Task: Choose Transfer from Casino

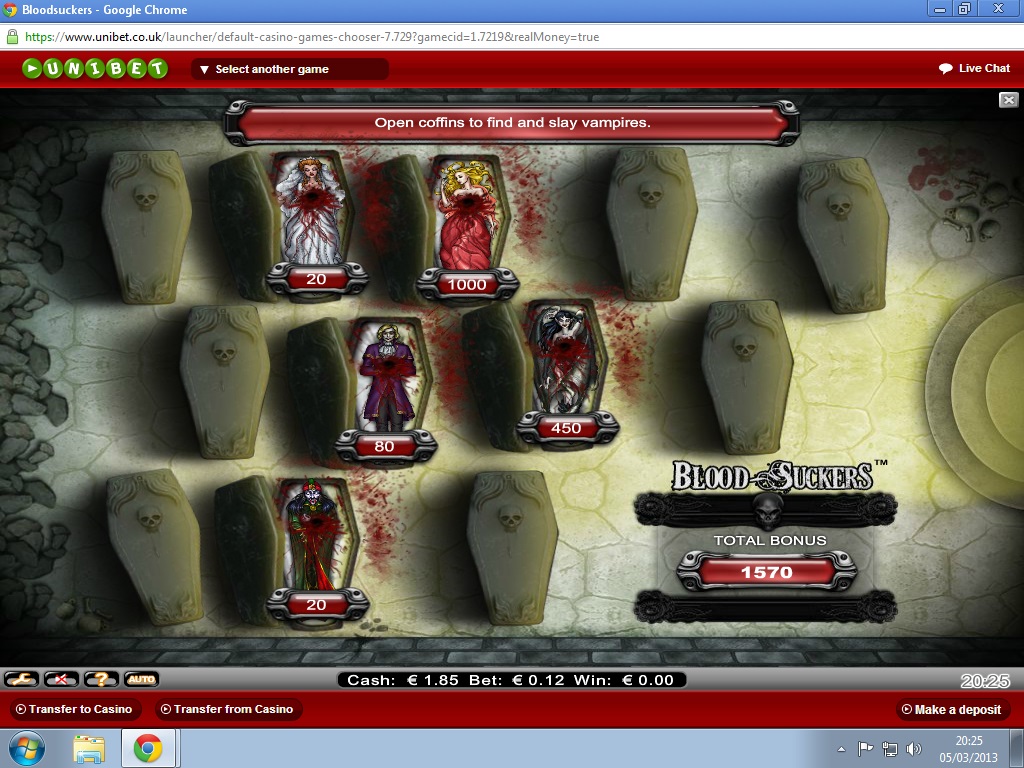Action: (229, 709)
